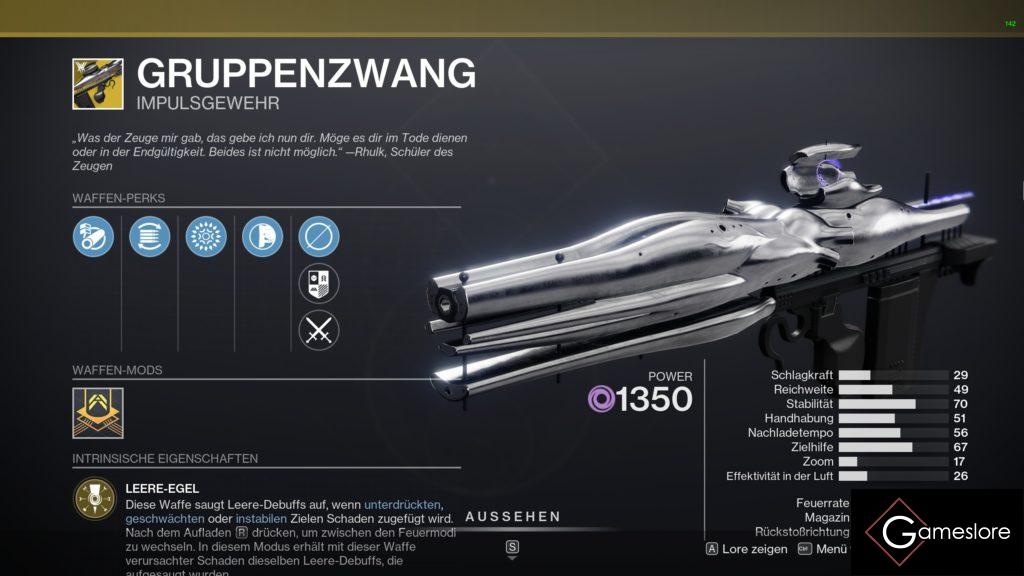Open the Aussehen appearance section
This screenshot has width=1024, height=576.
tap(512, 517)
